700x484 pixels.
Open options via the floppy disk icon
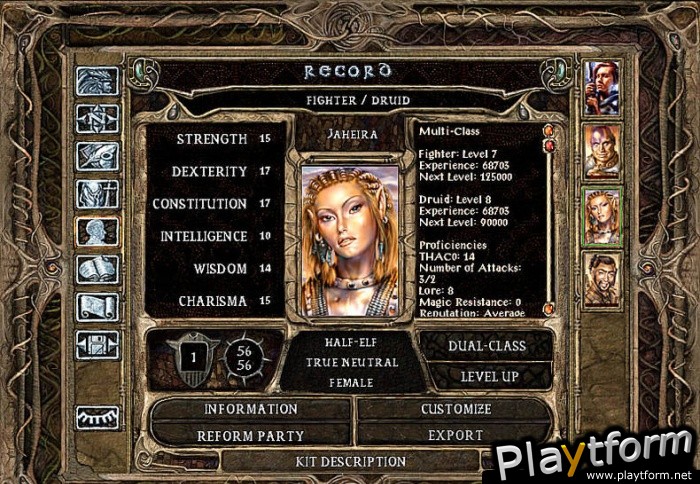pyautogui.click(x=97, y=344)
